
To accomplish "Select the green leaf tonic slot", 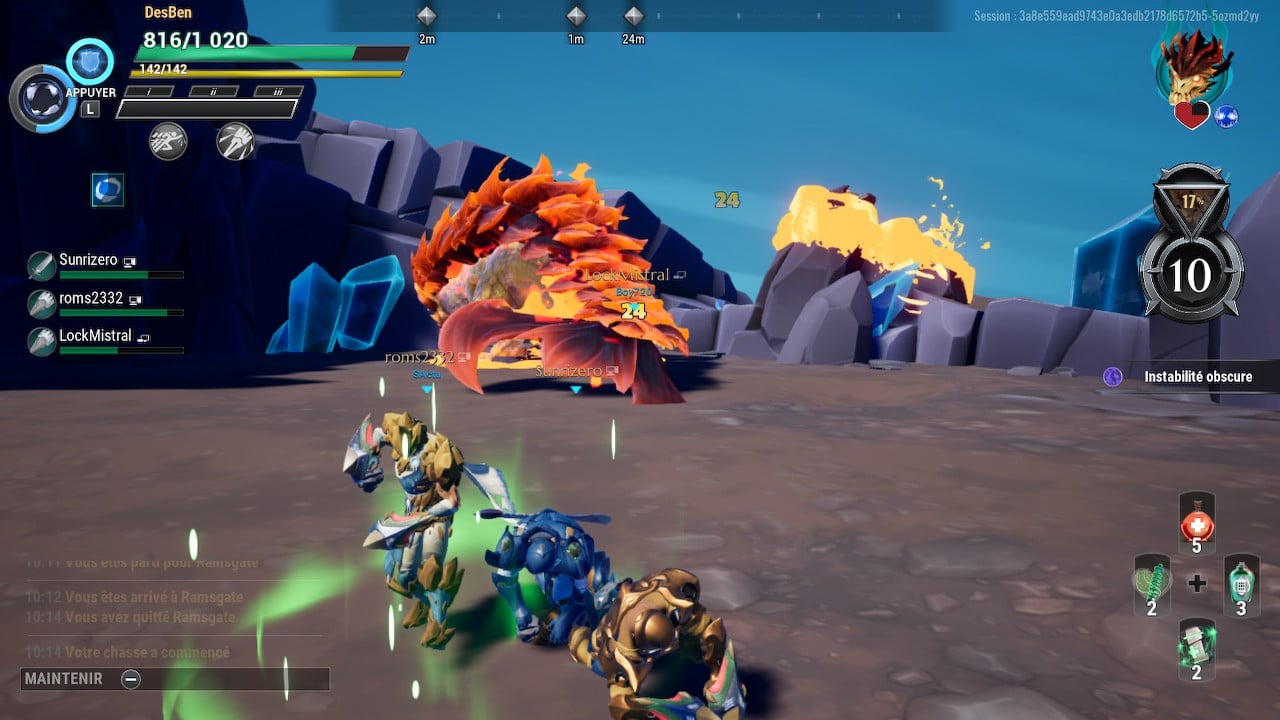I will point(1152,584).
